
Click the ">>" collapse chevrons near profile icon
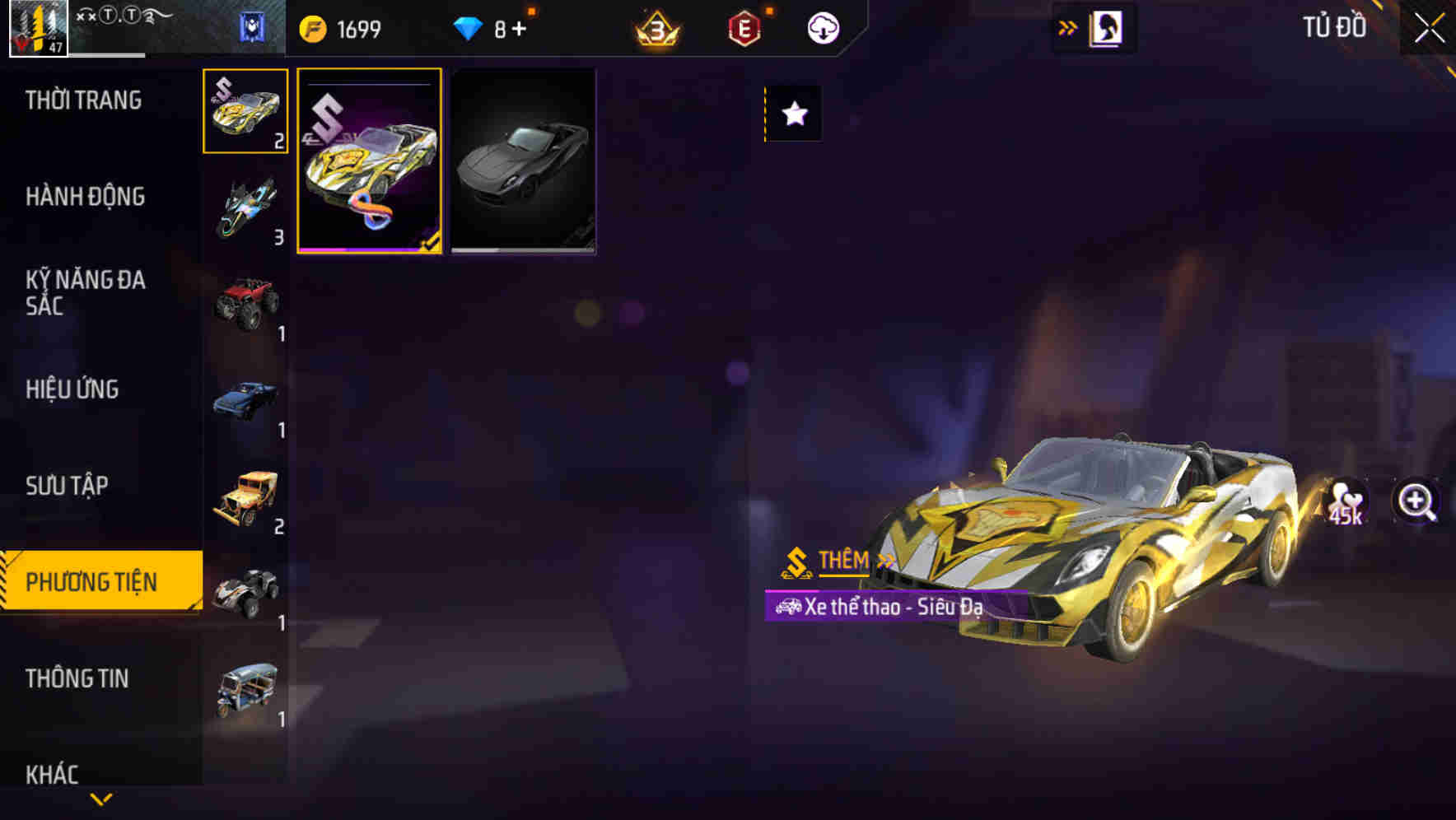click(x=1066, y=26)
